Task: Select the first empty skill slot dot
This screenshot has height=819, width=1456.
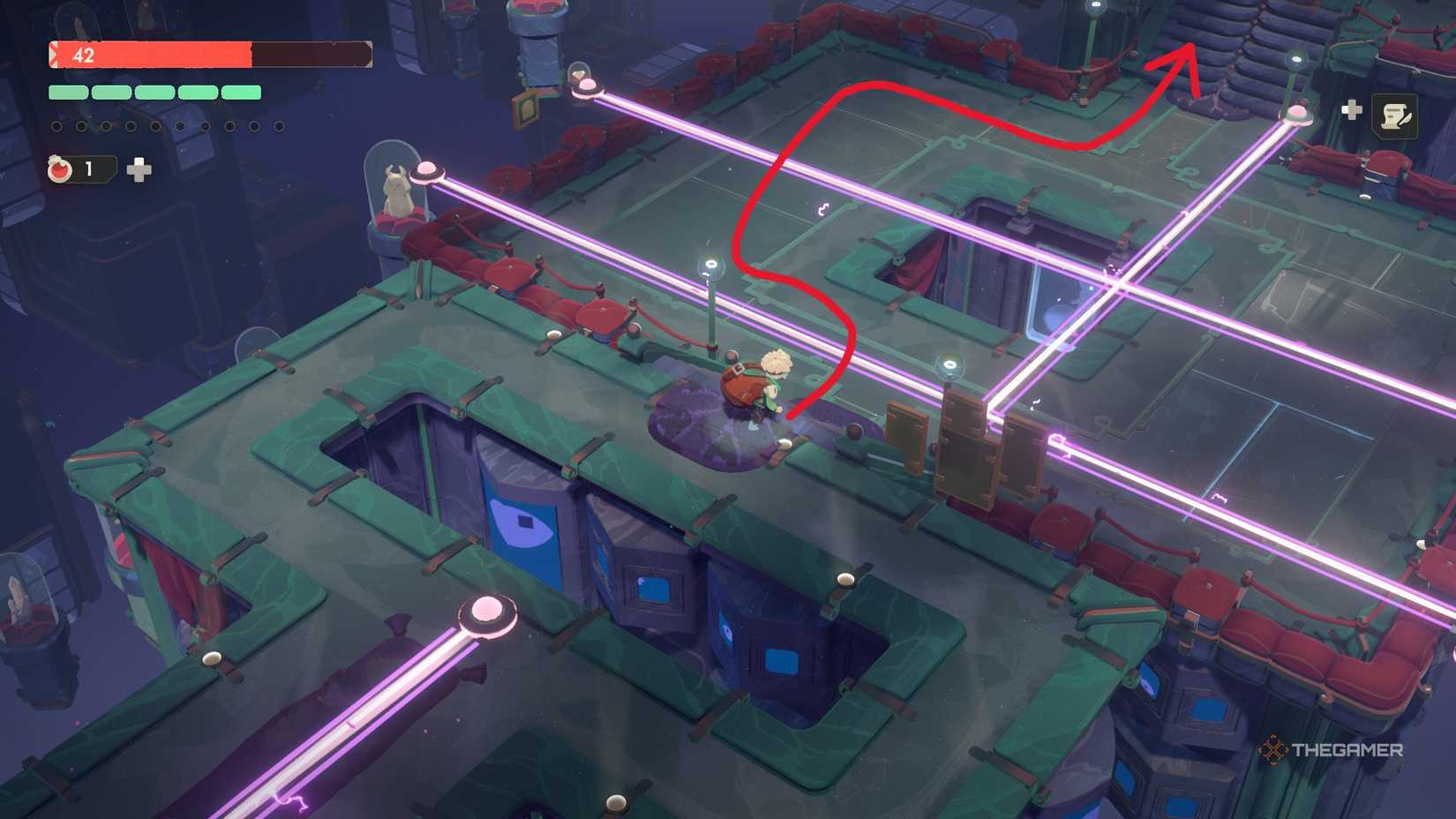Action: (57, 126)
